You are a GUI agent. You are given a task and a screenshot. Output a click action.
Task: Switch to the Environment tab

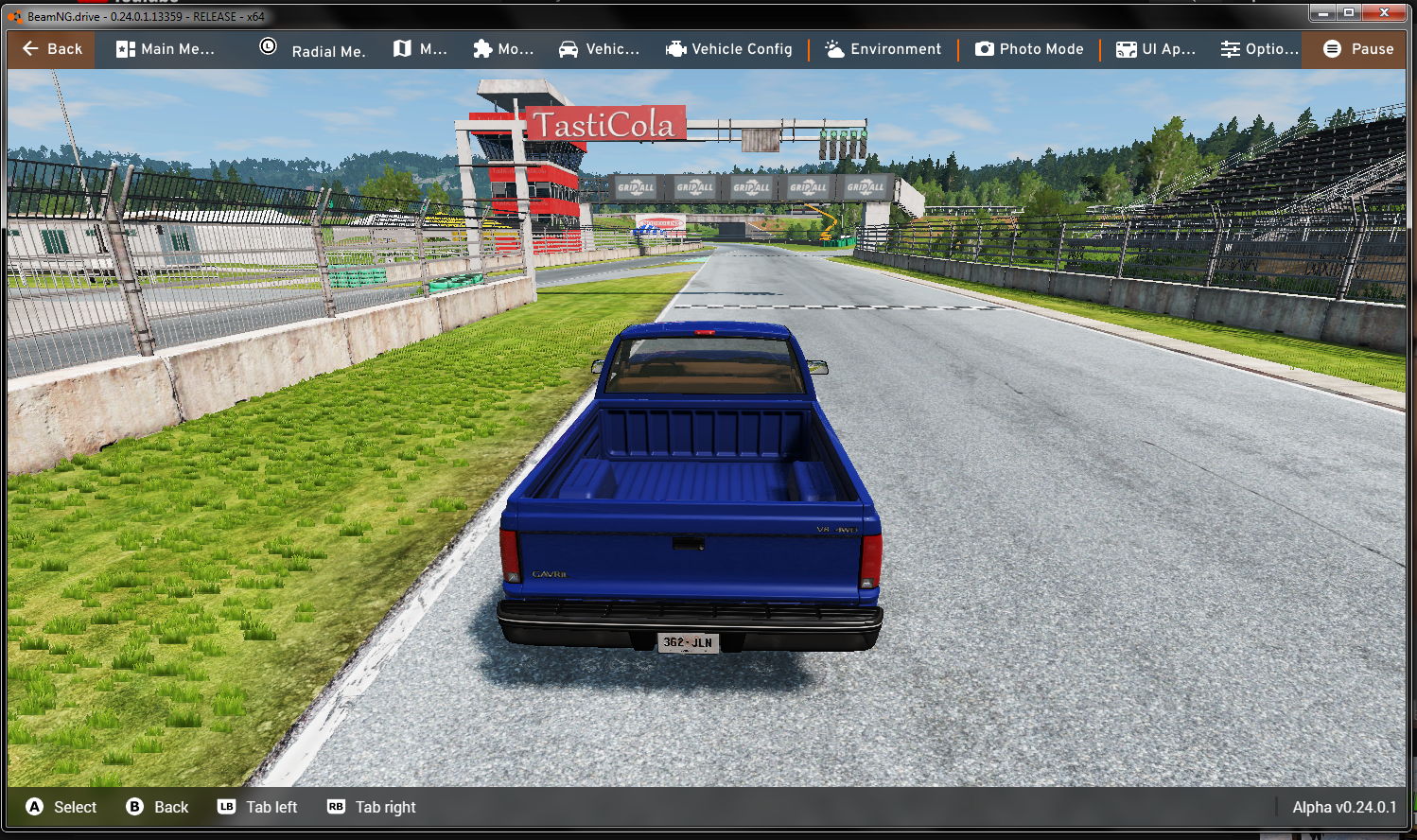click(883, 49)
